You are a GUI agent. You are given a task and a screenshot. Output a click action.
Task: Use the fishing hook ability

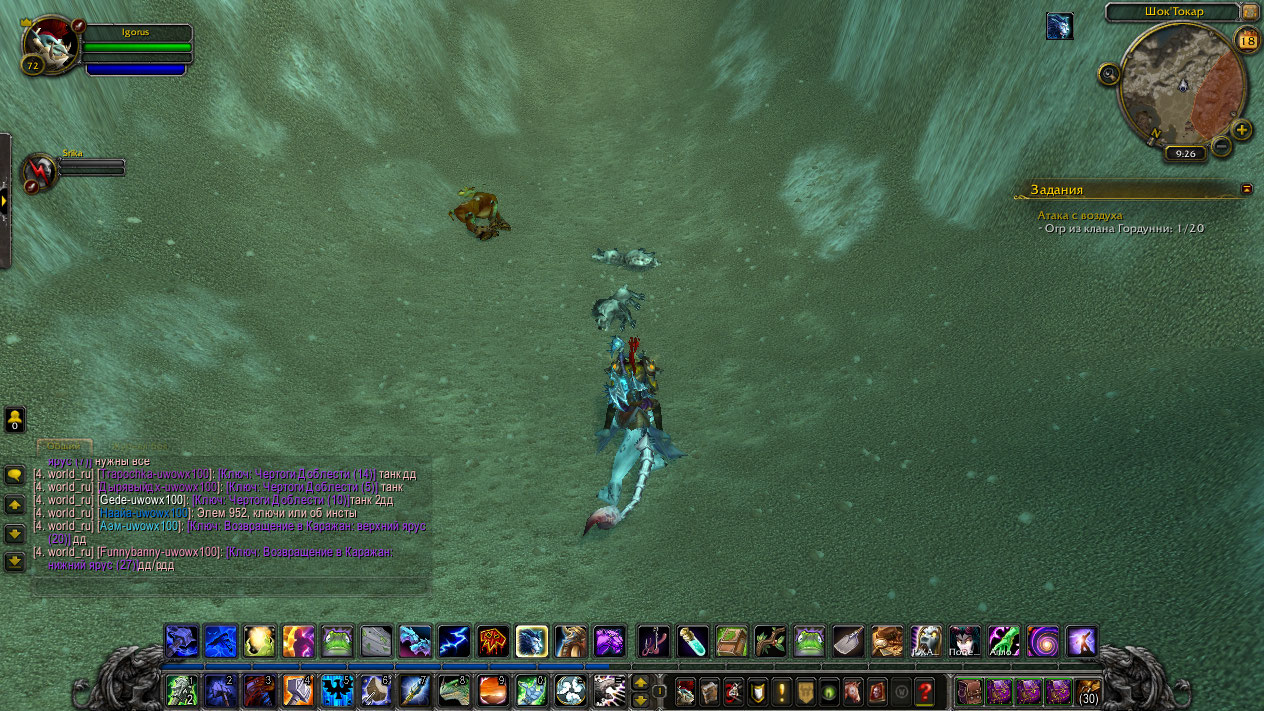tap(653, 641)
